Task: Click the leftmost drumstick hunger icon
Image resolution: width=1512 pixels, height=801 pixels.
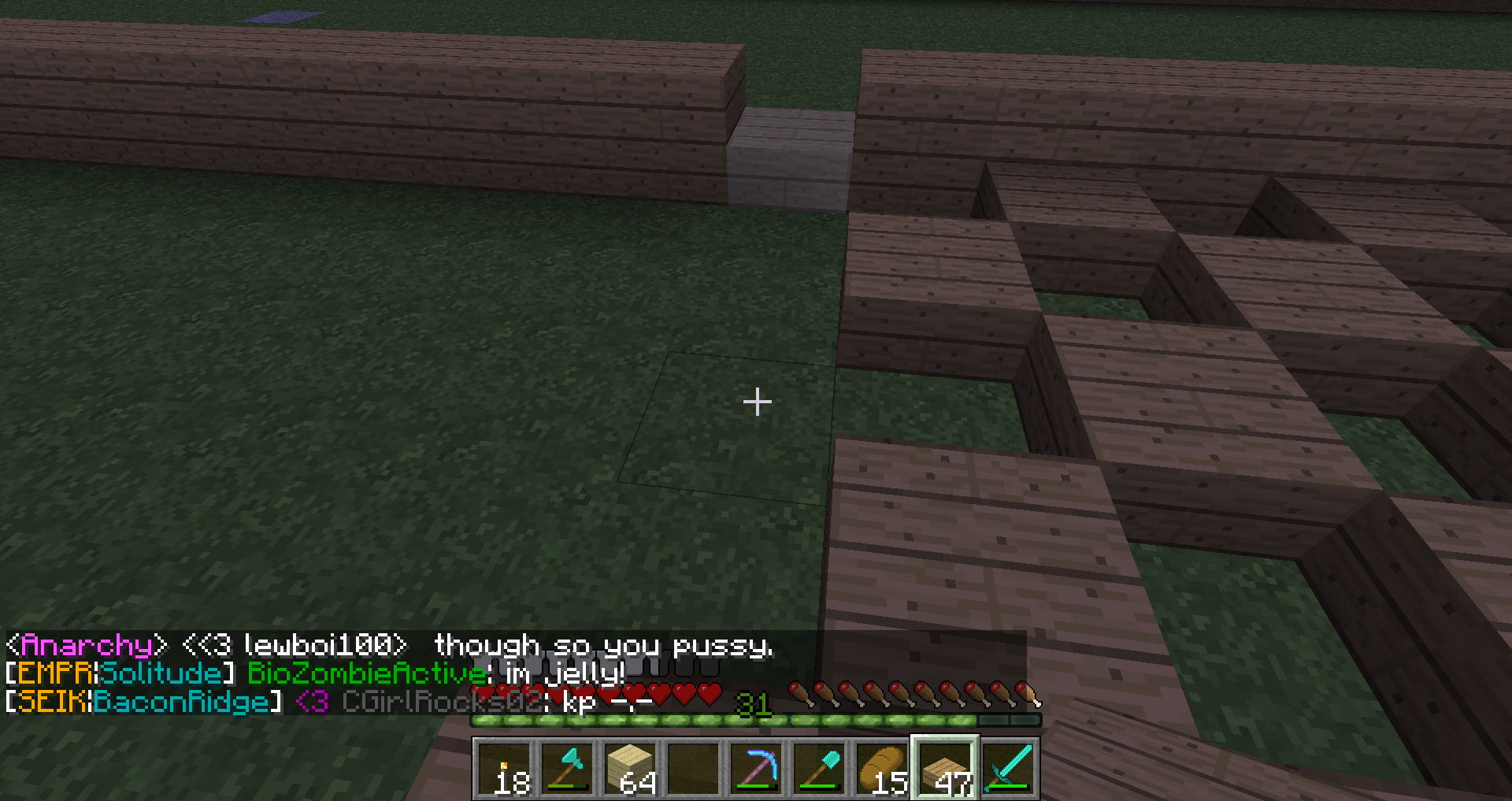Action: 802,693
